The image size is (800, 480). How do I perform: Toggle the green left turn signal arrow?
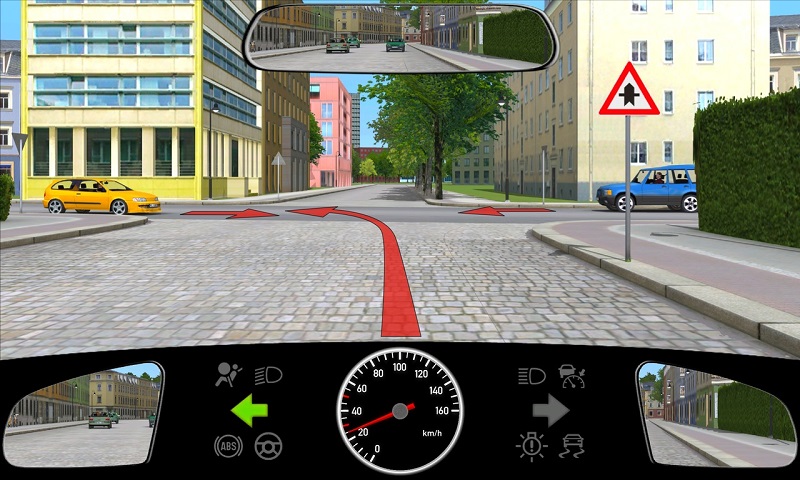(x=249, y=410)
